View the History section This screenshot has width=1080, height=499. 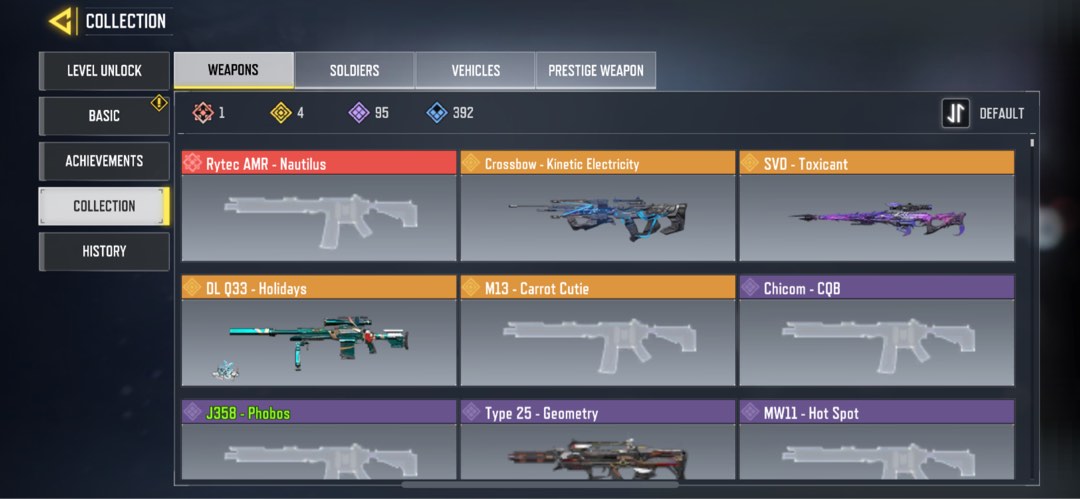click(x=104, y=251)
